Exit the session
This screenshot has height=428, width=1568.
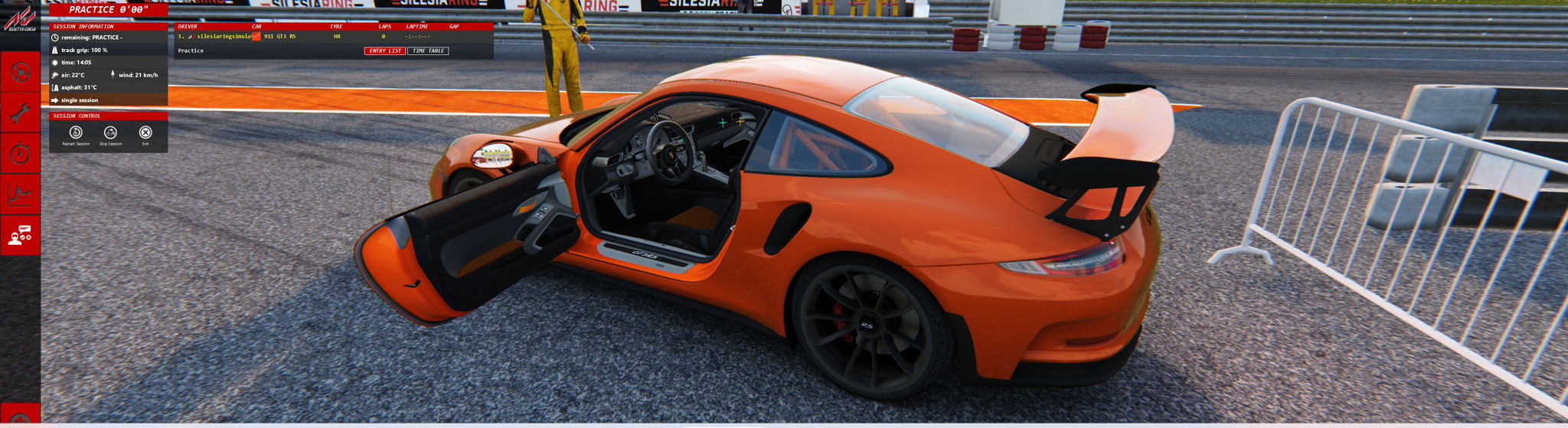145,135
